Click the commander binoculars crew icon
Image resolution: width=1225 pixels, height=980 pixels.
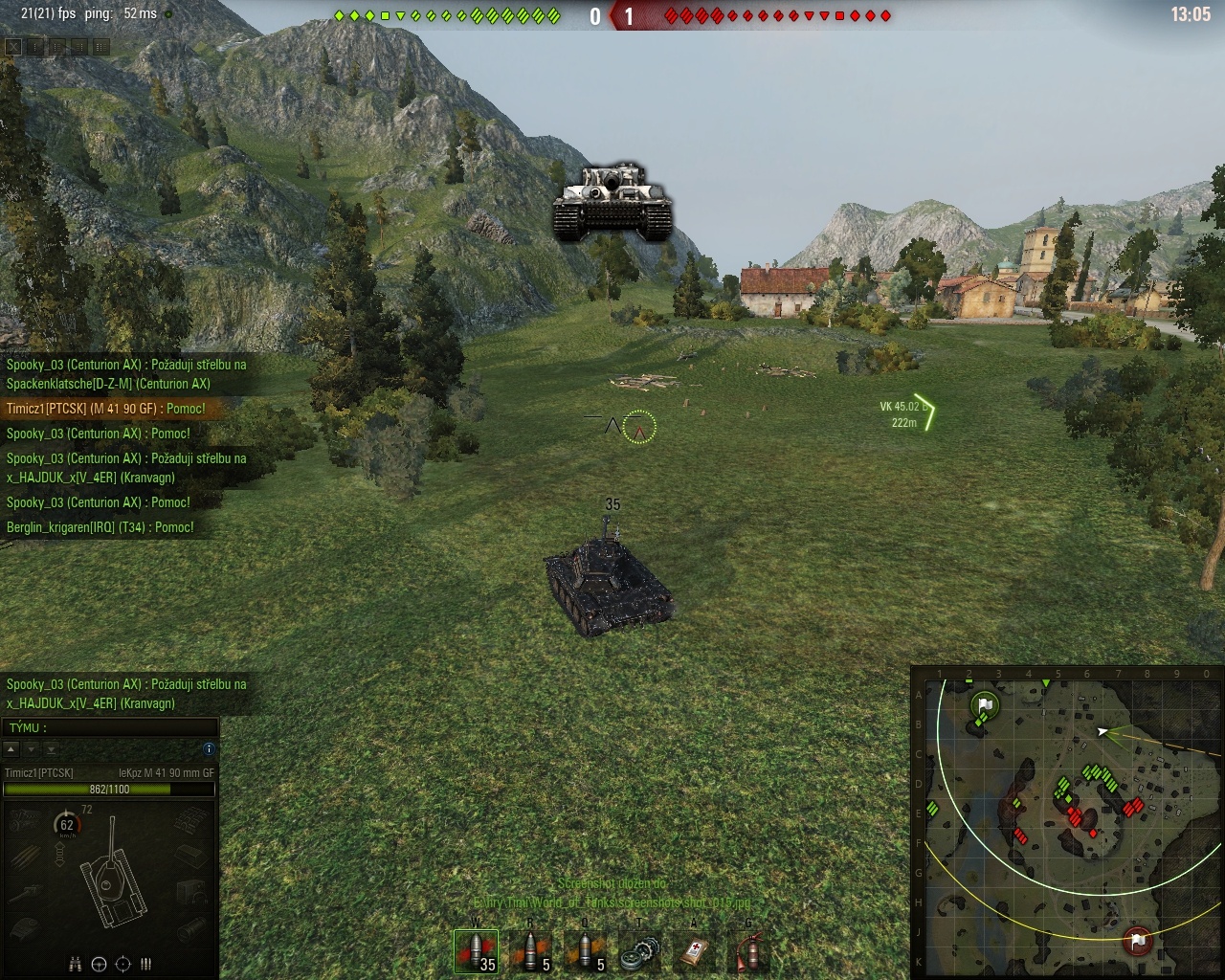click(76, 964)
